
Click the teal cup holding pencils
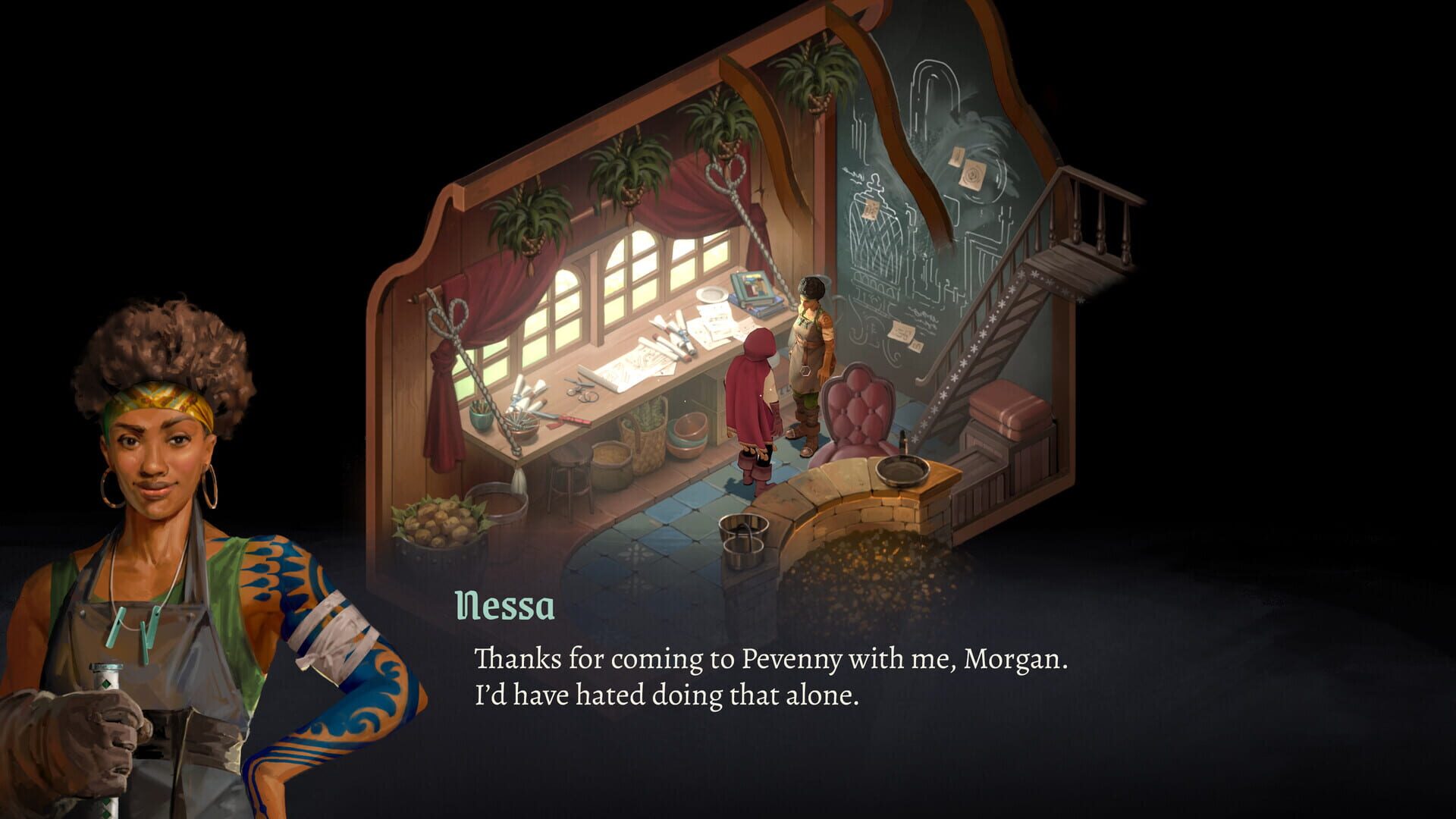pyautogui.click(x=481, y=416)
